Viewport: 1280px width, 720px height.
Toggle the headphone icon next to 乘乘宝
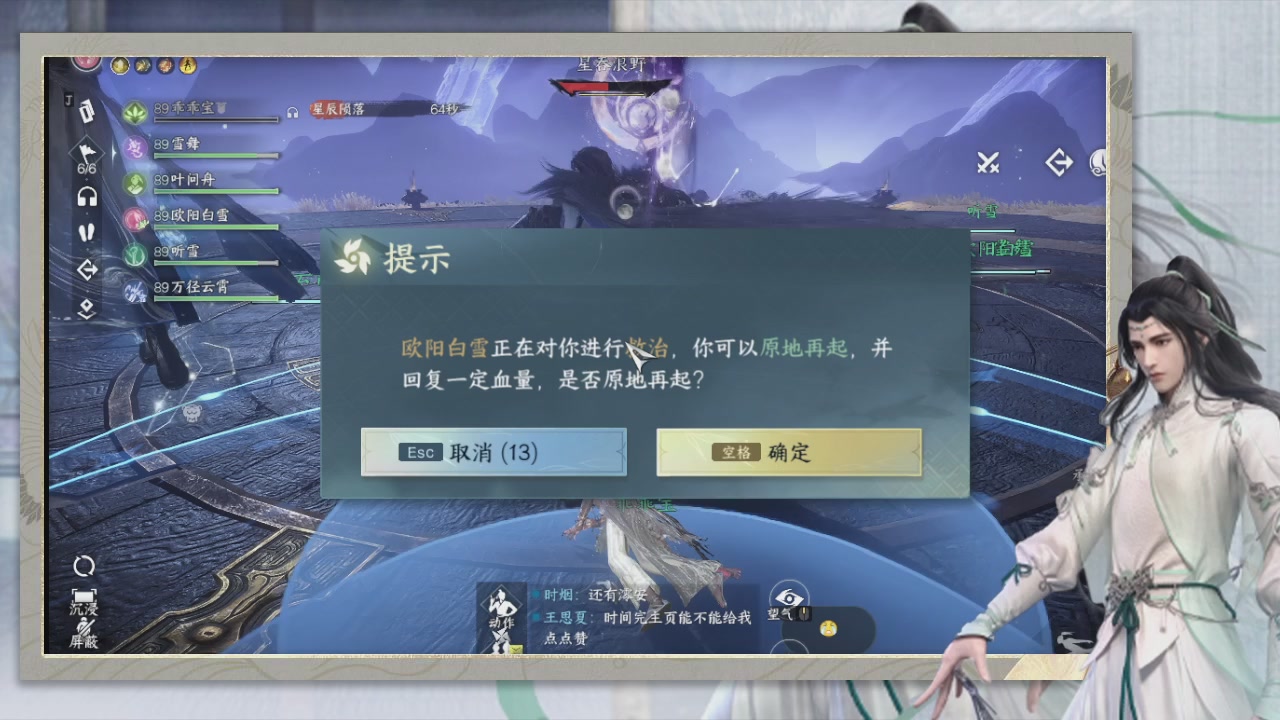coord(292,112)
